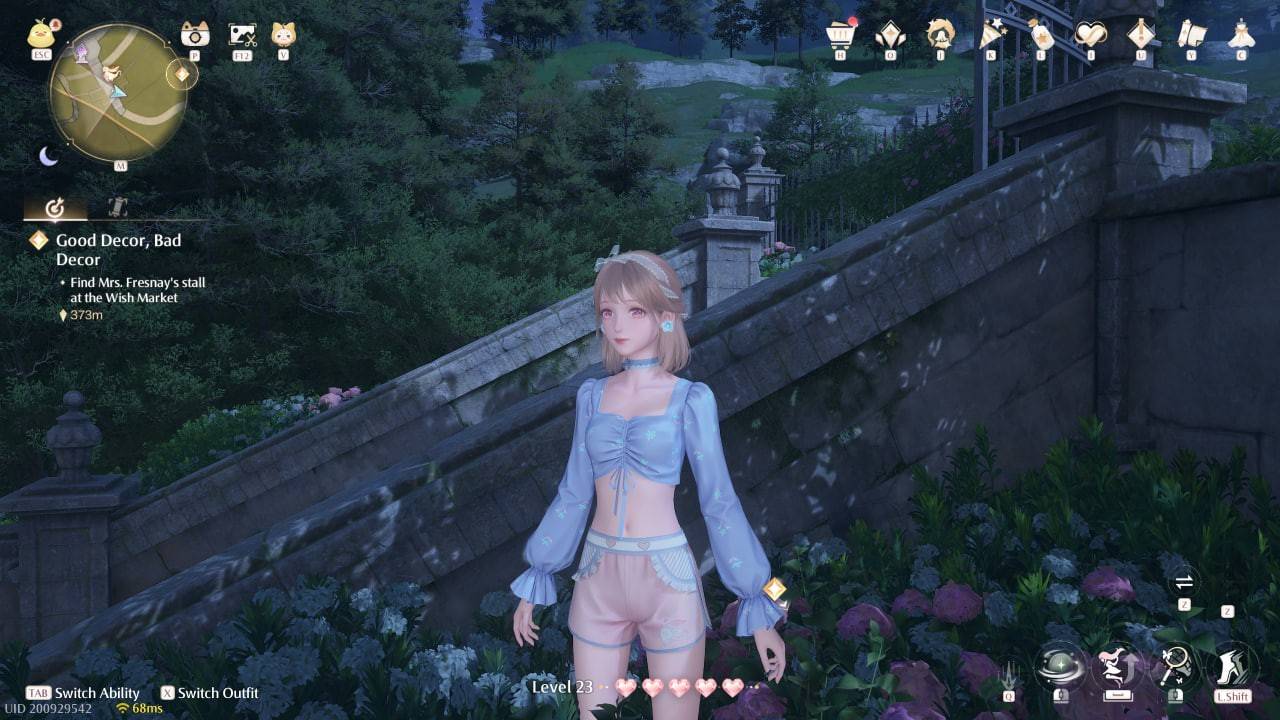The height and width of the screenshot is (720, 1280).
Task: Select the quest tracking target tab
Action: click(55, 209)
